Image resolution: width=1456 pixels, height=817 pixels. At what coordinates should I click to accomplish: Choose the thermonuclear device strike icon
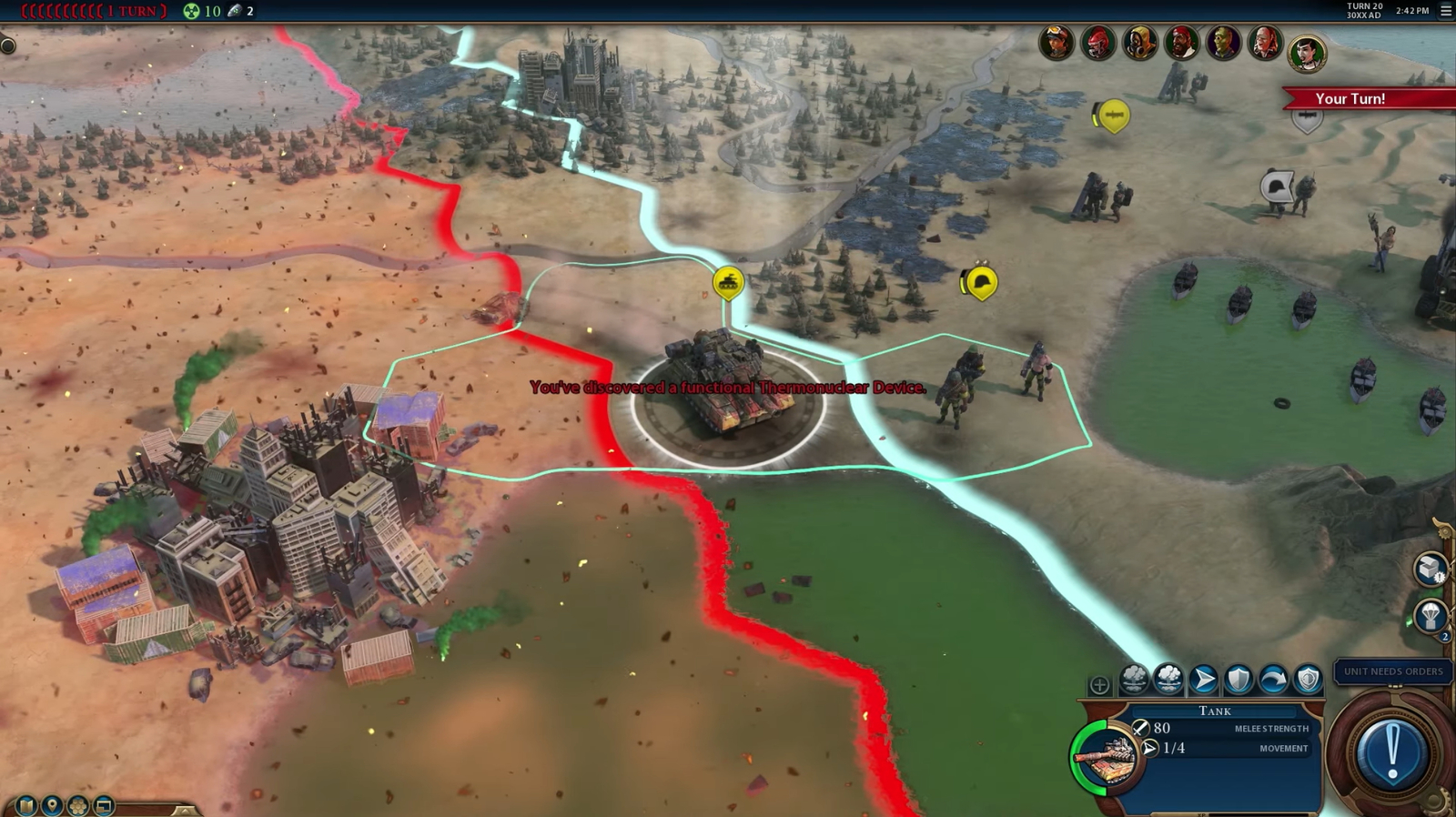click(1168, 680)
